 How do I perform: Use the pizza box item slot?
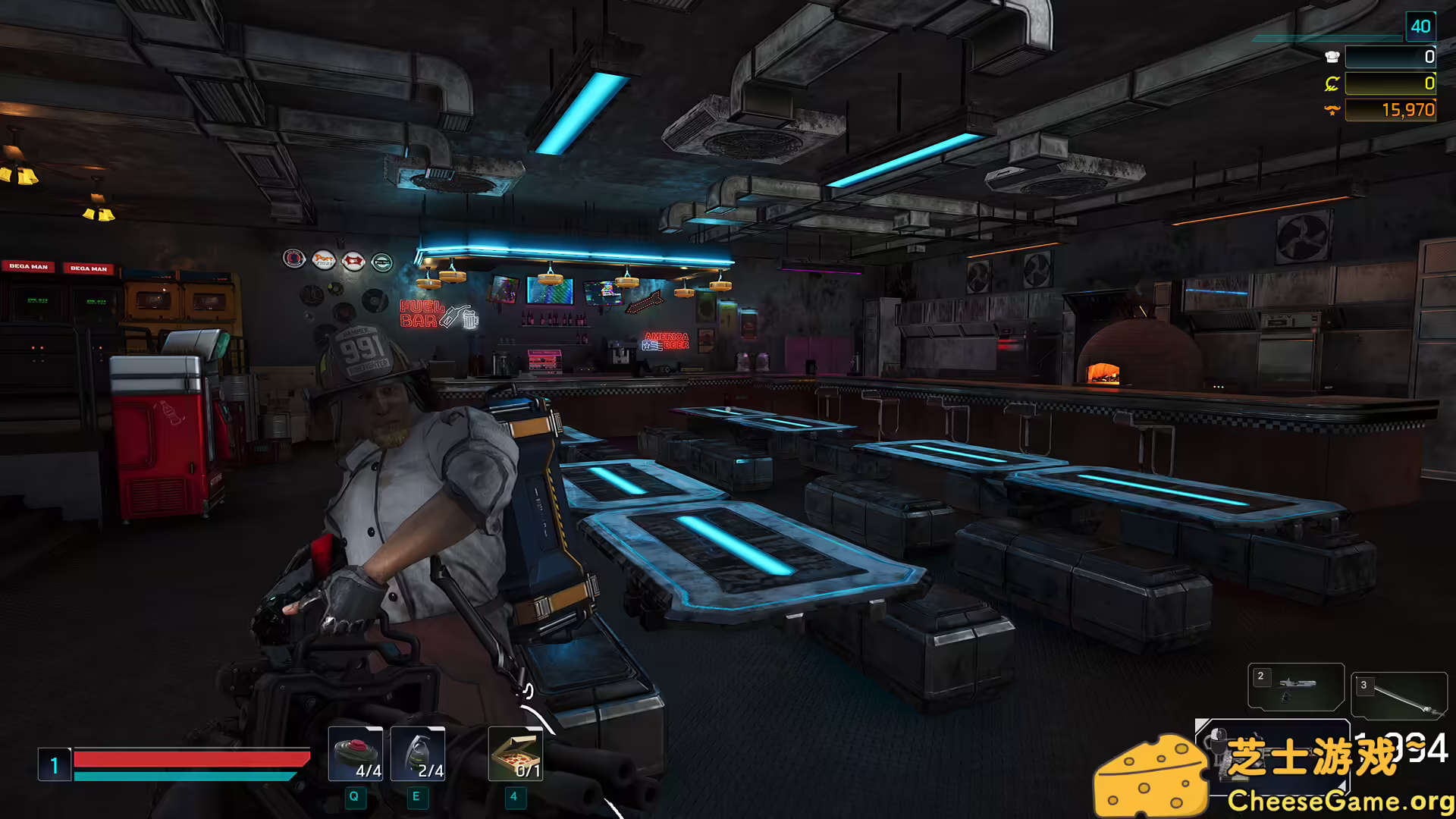[x=516, y=754]
